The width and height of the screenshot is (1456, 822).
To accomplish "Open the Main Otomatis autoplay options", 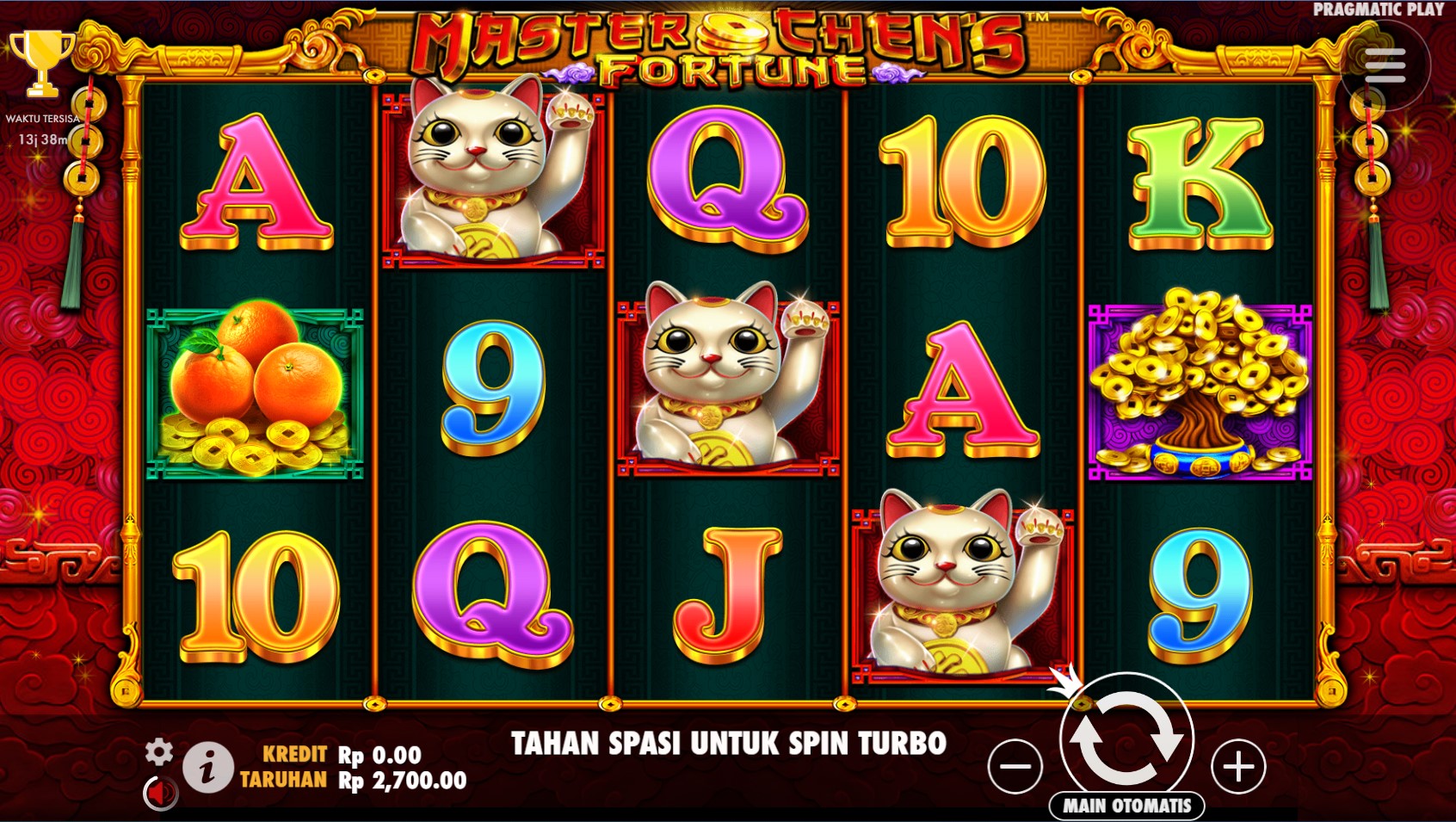I will (1126, 806).
